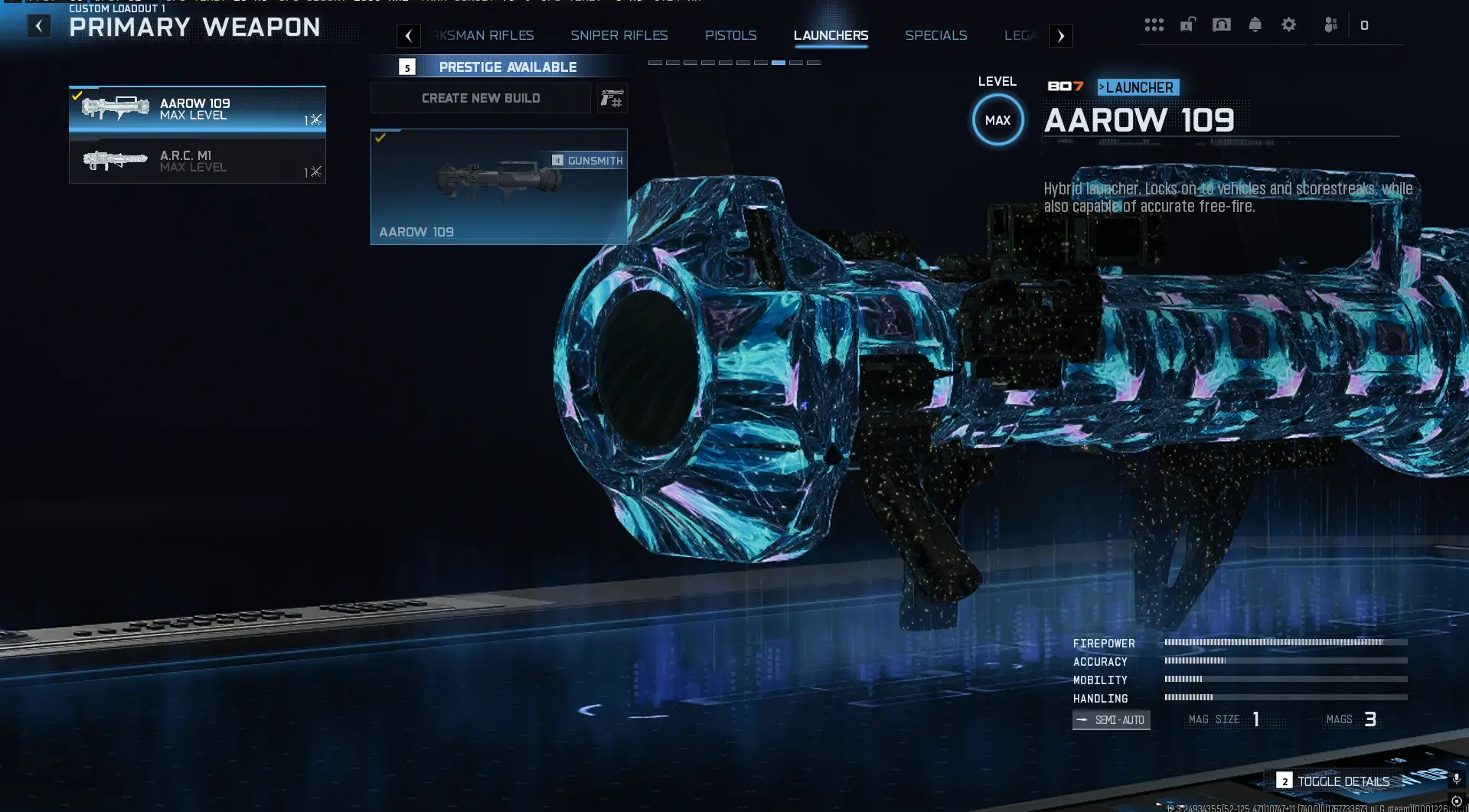Screen dimensions: 1469x812
Task: Select the Launchers tab
Action: 830,35
